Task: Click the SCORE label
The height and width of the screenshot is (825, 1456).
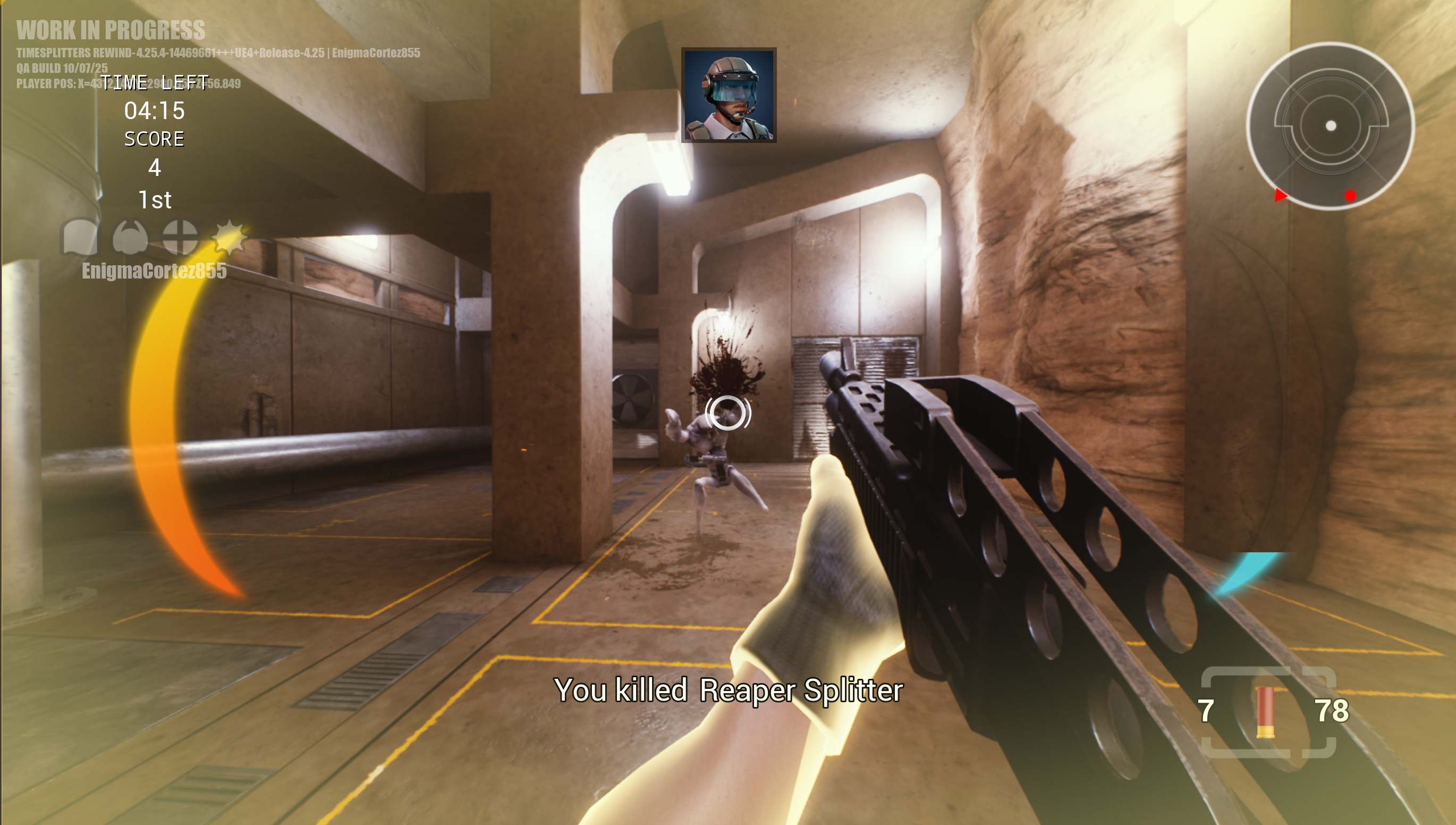Action: coord(155,139)
